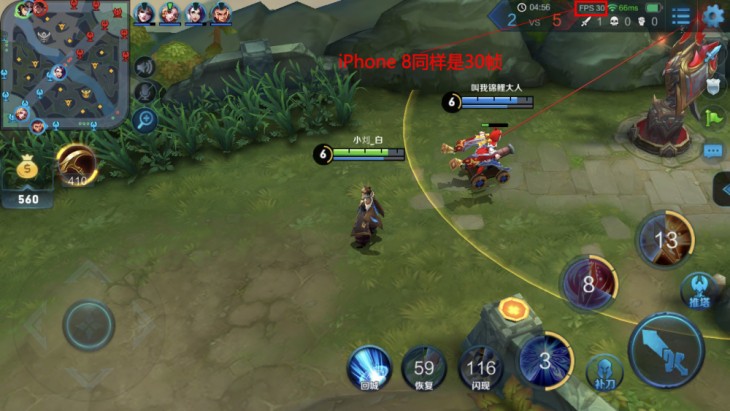Open the settings gear

[x=713, y=15]
